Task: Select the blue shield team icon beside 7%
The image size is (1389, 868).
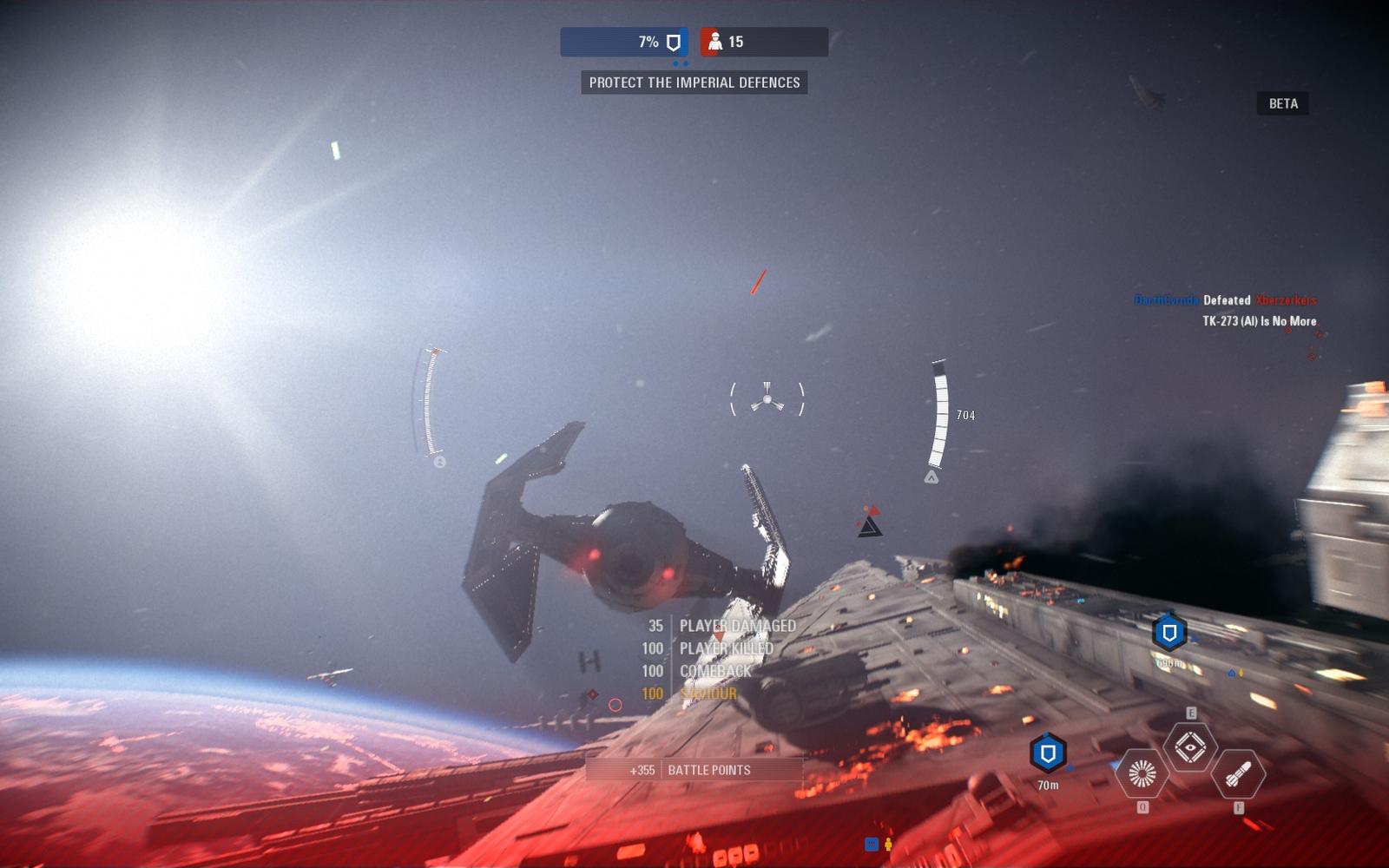Action: tap(673, 43)
